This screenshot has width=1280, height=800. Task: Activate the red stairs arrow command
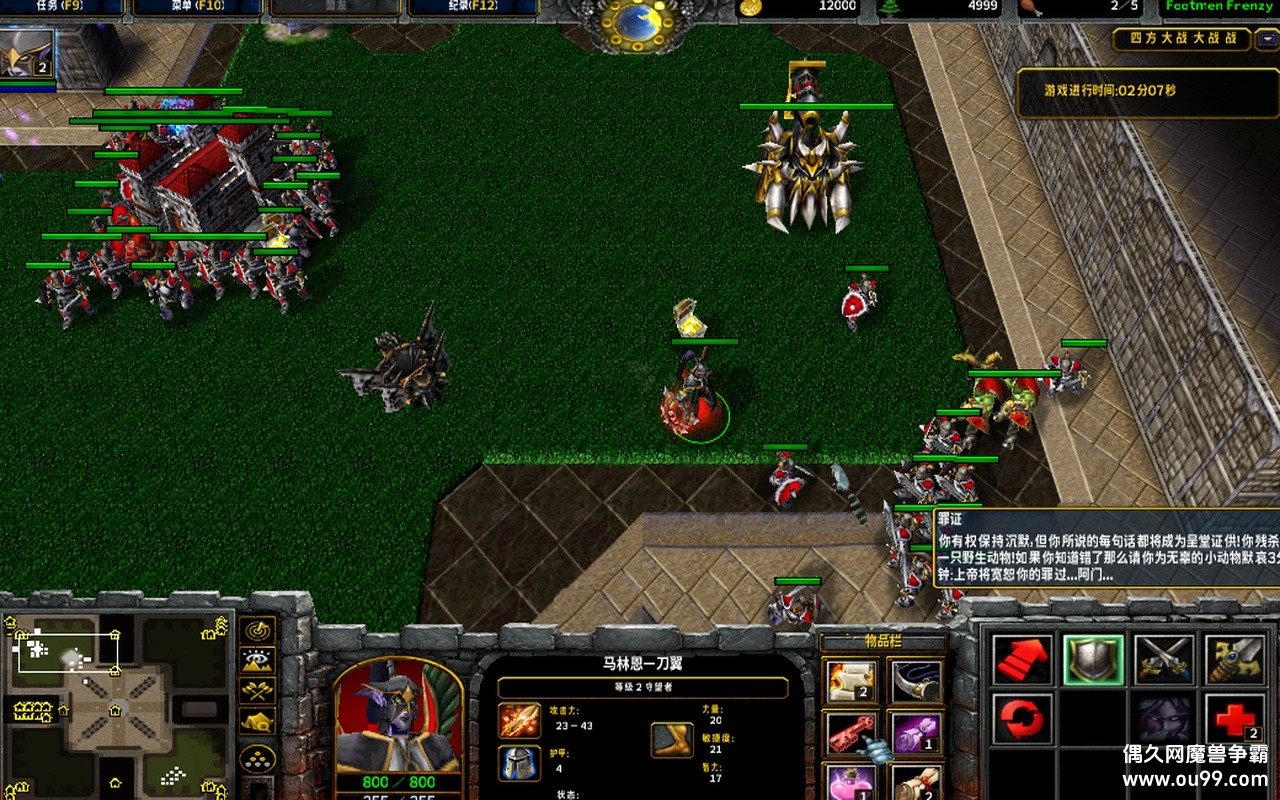click(x=1022, y=660)
